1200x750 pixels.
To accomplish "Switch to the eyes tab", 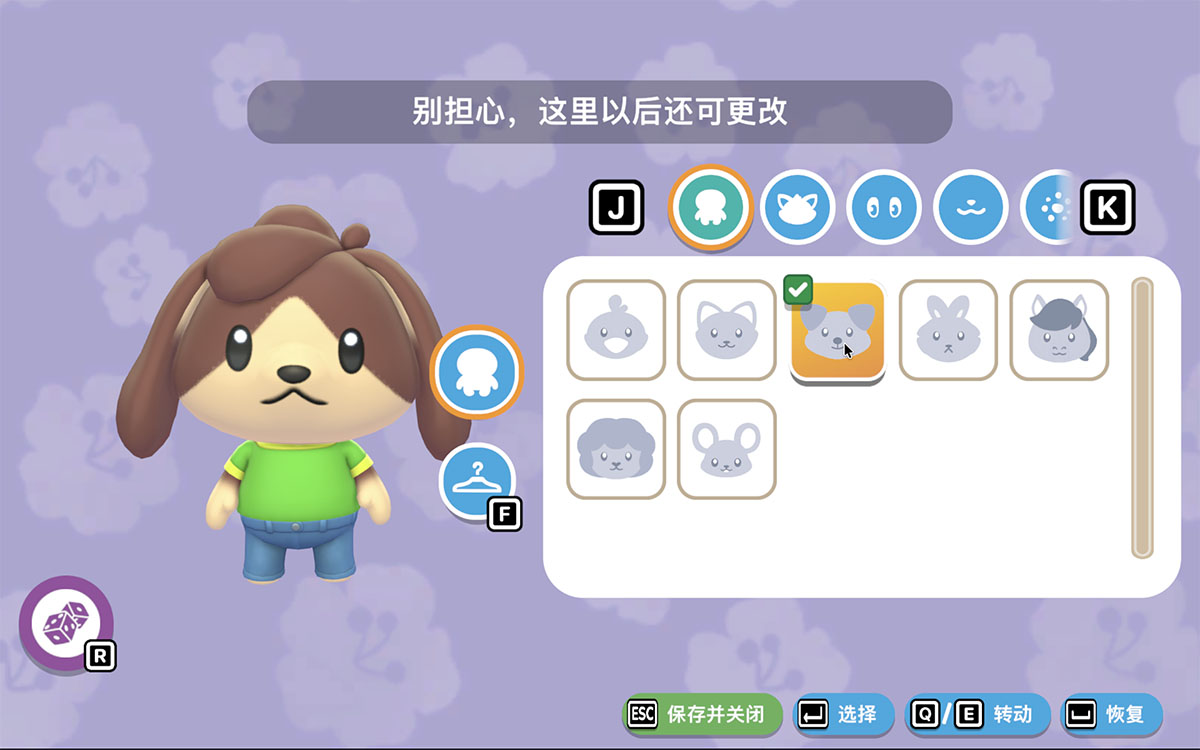I will point(883,207).
